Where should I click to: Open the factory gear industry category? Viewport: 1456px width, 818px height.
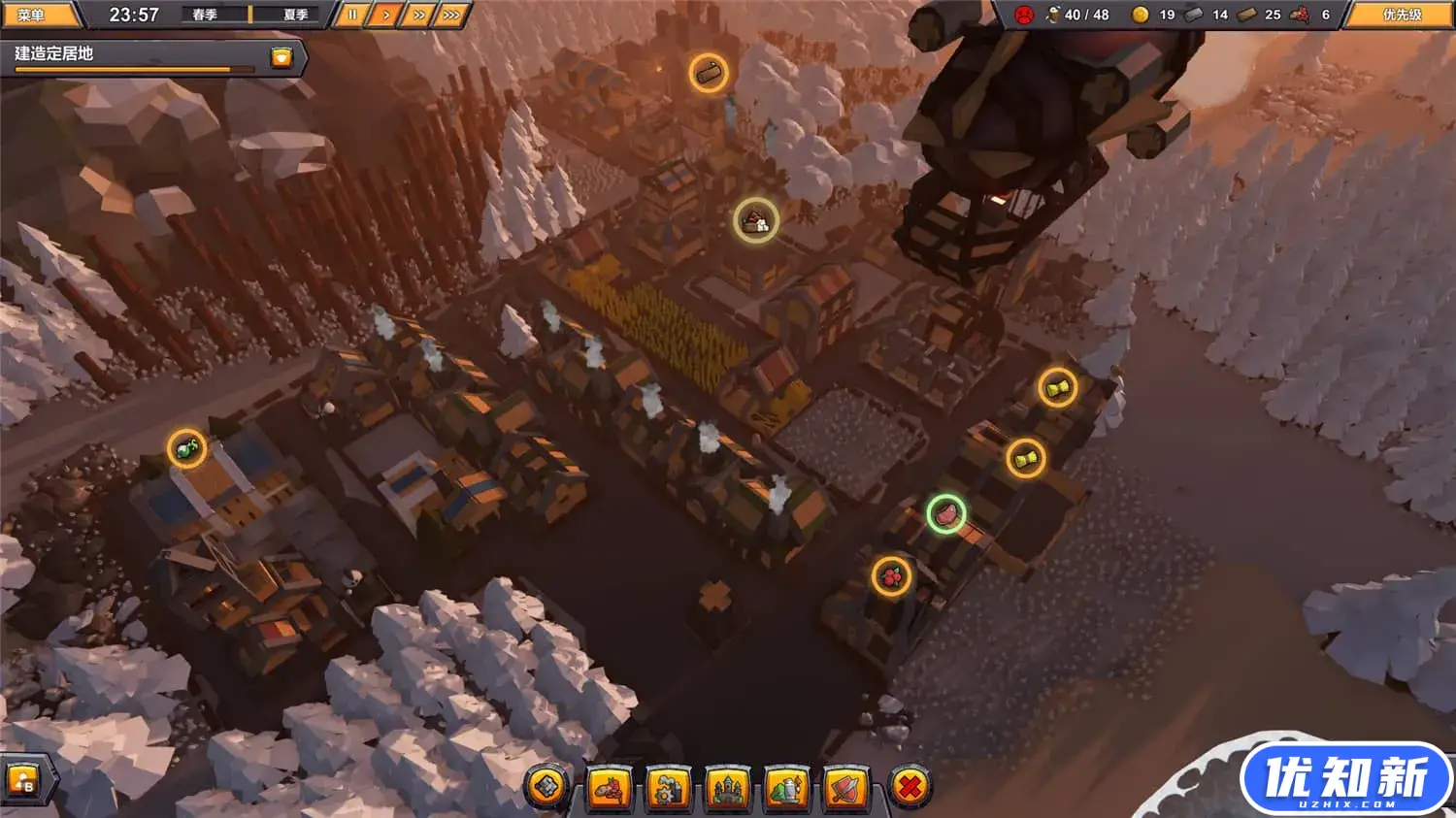pos(668,787)
